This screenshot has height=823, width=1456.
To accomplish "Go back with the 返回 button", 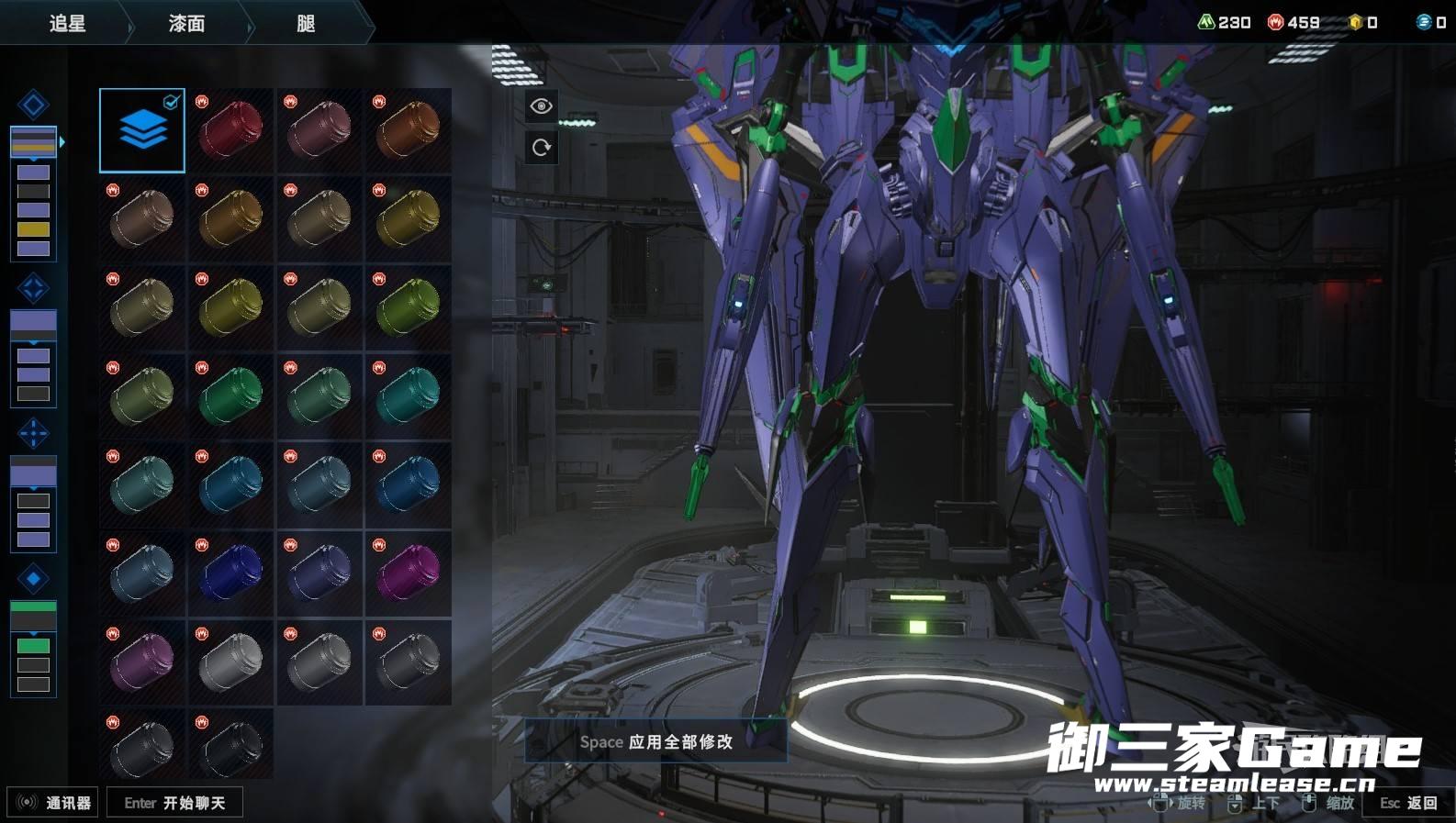I will pyautogui.click(x=1408, y=803).
